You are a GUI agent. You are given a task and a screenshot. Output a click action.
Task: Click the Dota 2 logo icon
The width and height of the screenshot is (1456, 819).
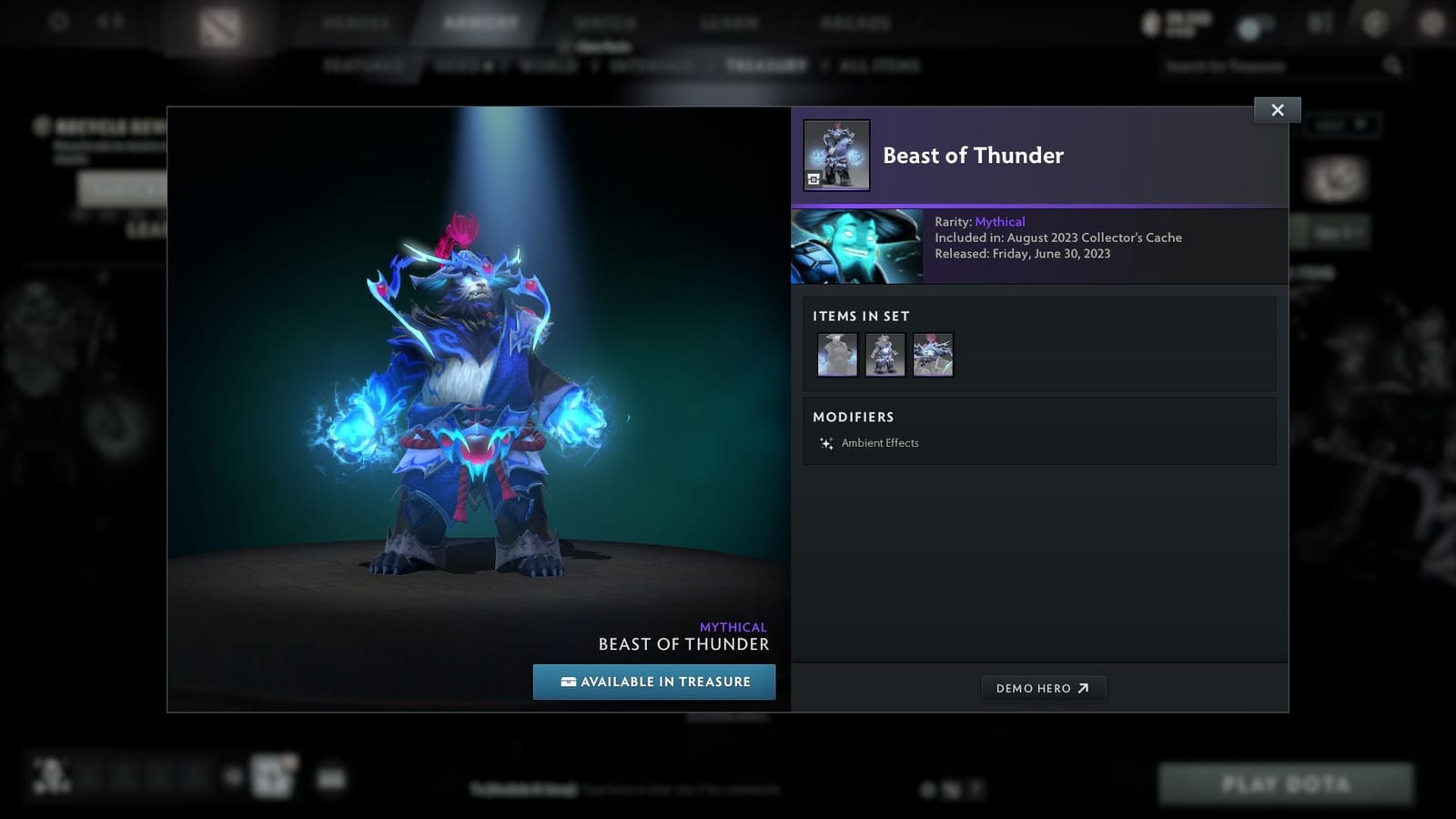tap(218, 25)
